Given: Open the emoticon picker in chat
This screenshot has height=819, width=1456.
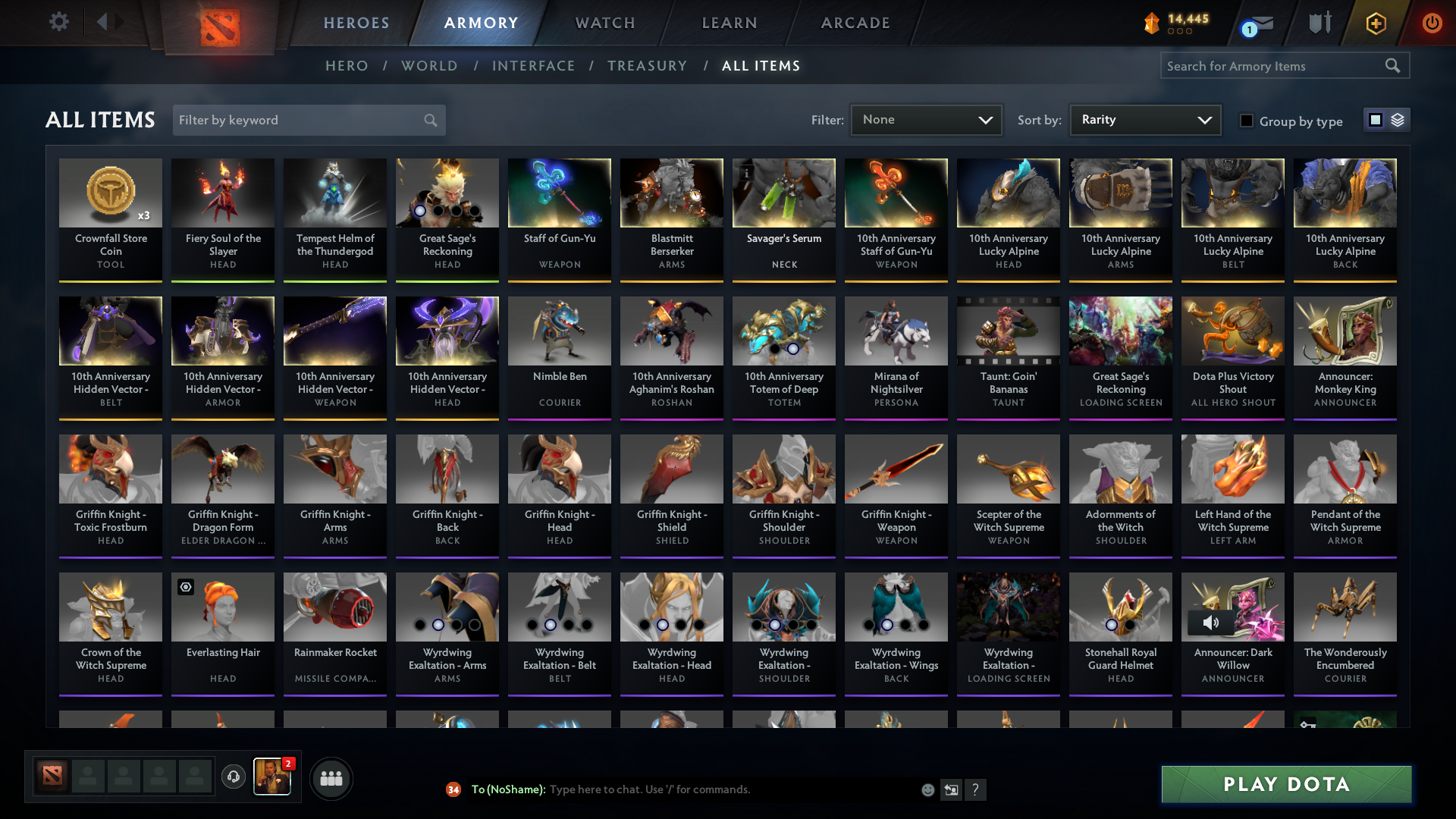Looking at the screenshot, I should point(927,789).
